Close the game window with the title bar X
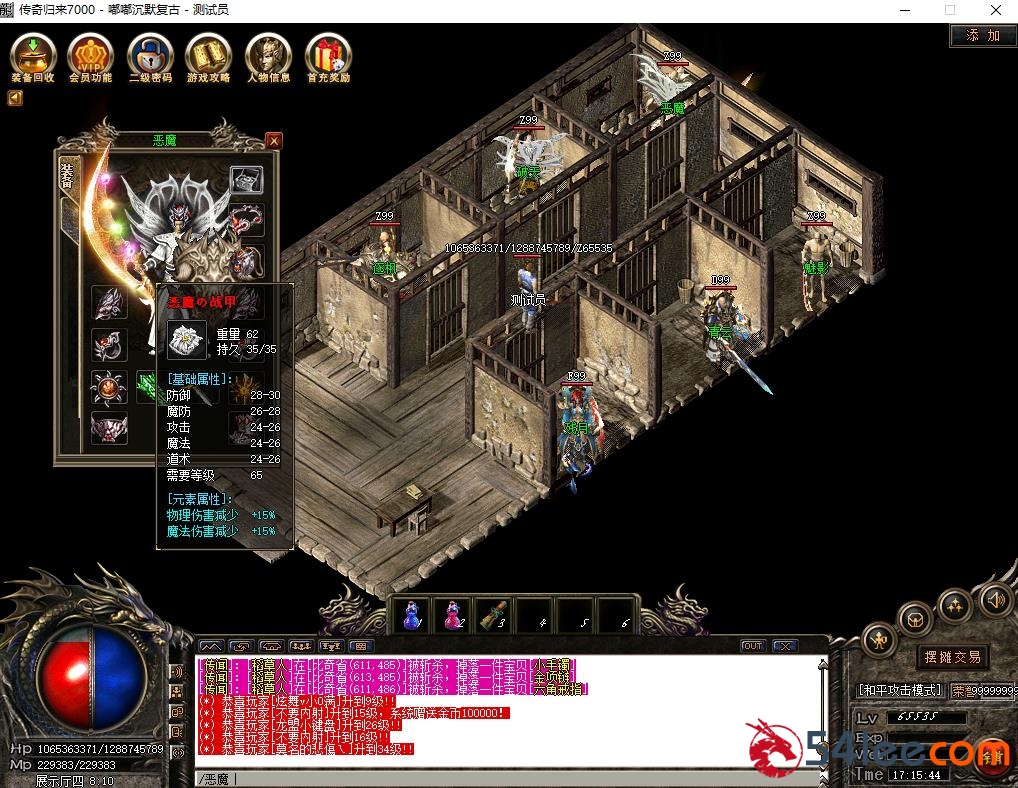Image resolution: width=1018 pixels, height=788 pixels. [x=995, y=10]
